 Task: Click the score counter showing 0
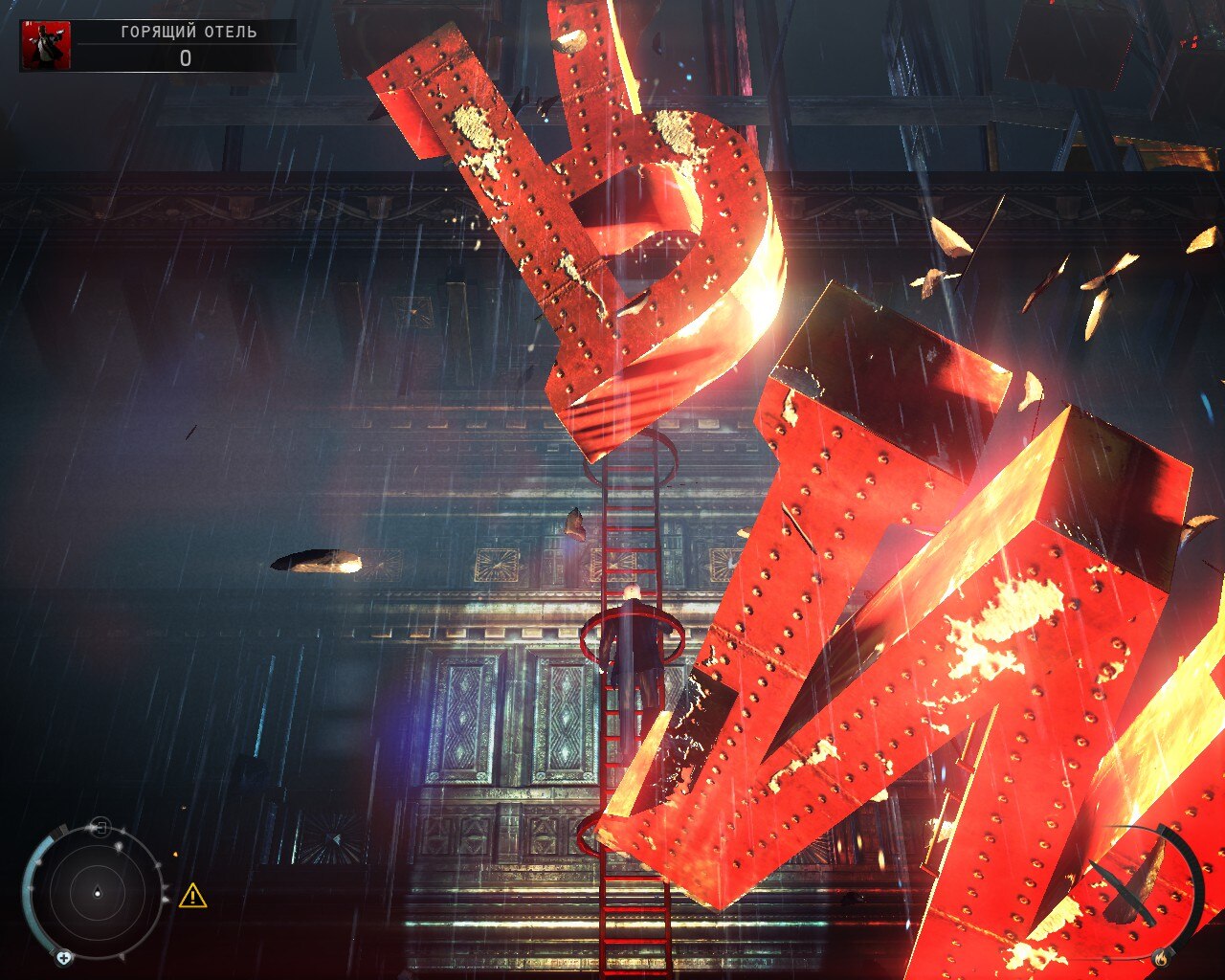click(x=187, y=57)
